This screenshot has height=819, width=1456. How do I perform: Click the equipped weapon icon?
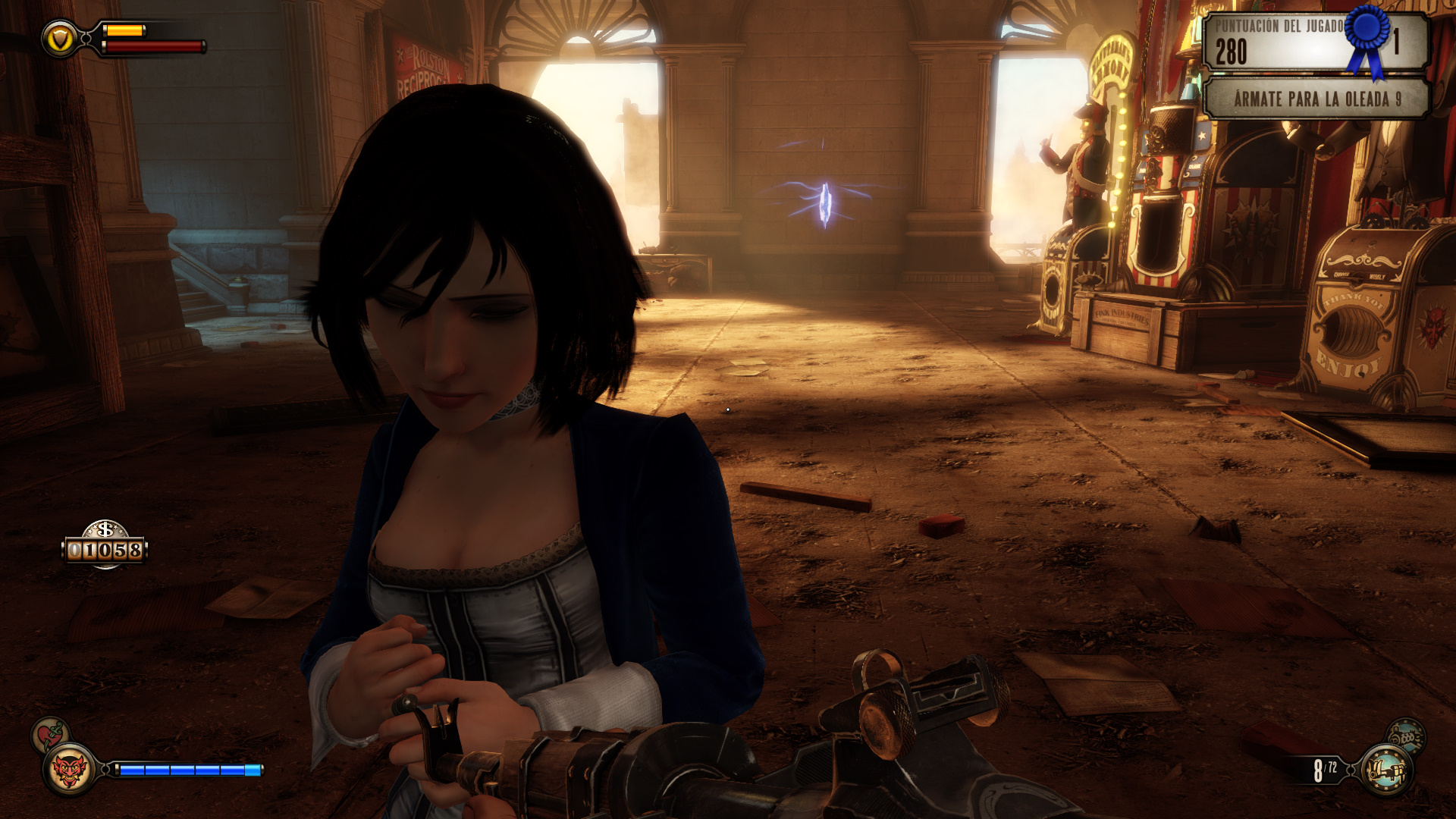click(x=1386, y=770)
